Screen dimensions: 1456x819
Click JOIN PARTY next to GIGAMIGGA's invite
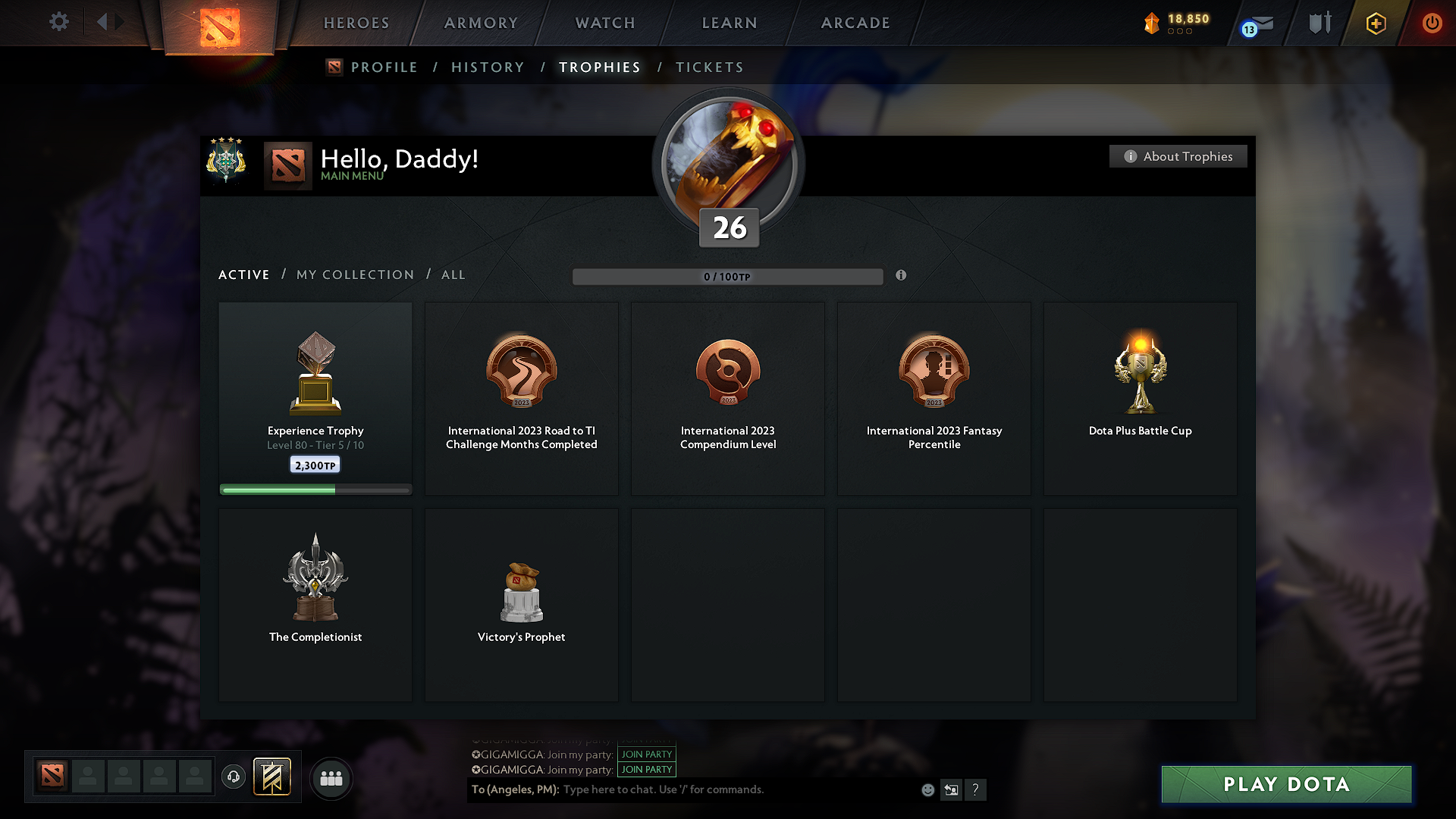tap(646, 755)
